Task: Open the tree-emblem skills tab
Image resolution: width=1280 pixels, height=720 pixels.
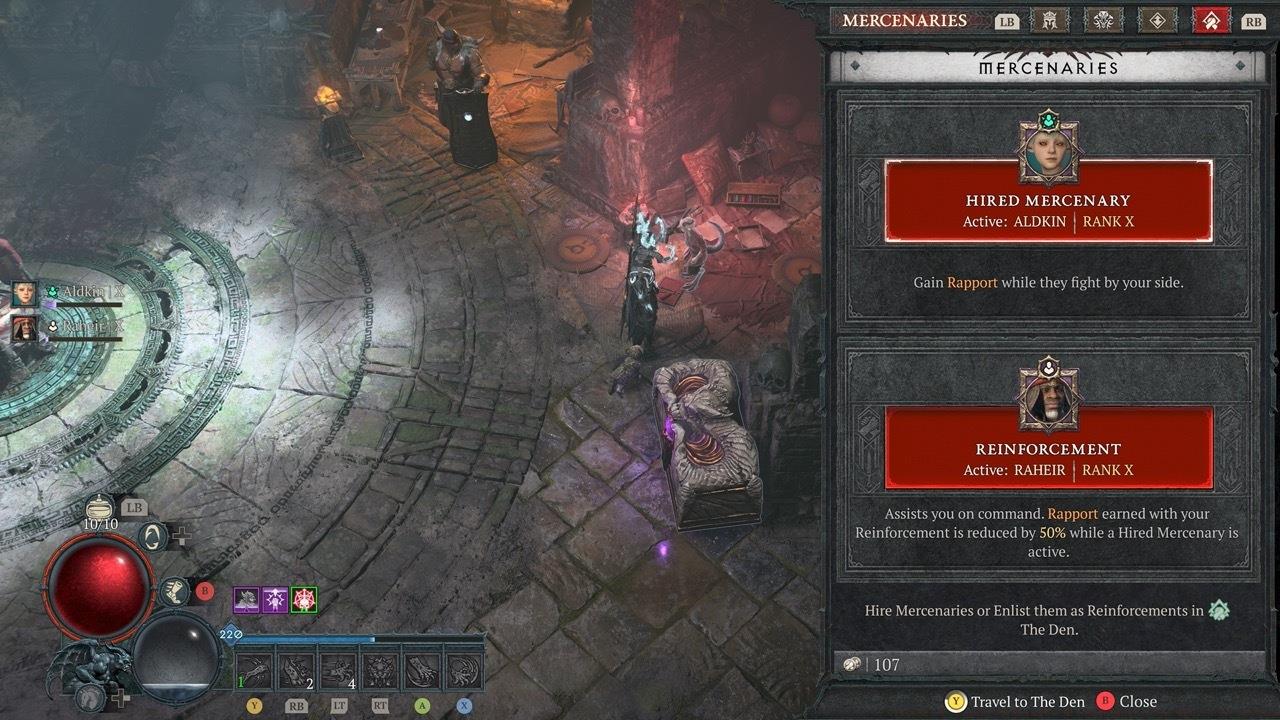Action: (x=1104, y=20)
